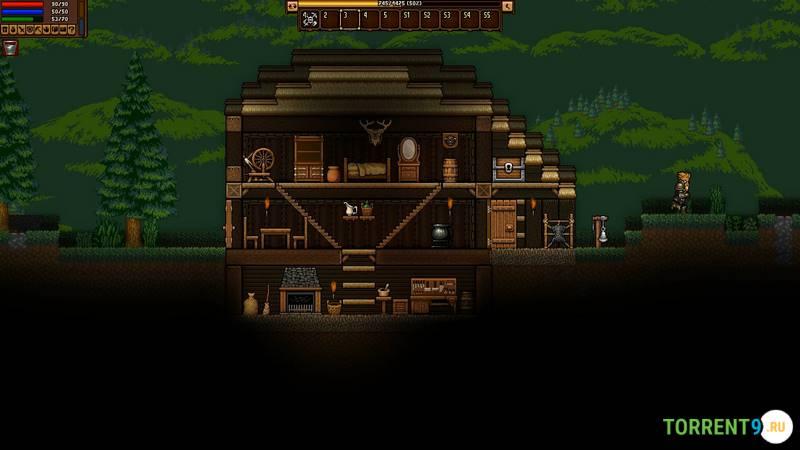Pick hotbar slot 5

click(389, 19)
